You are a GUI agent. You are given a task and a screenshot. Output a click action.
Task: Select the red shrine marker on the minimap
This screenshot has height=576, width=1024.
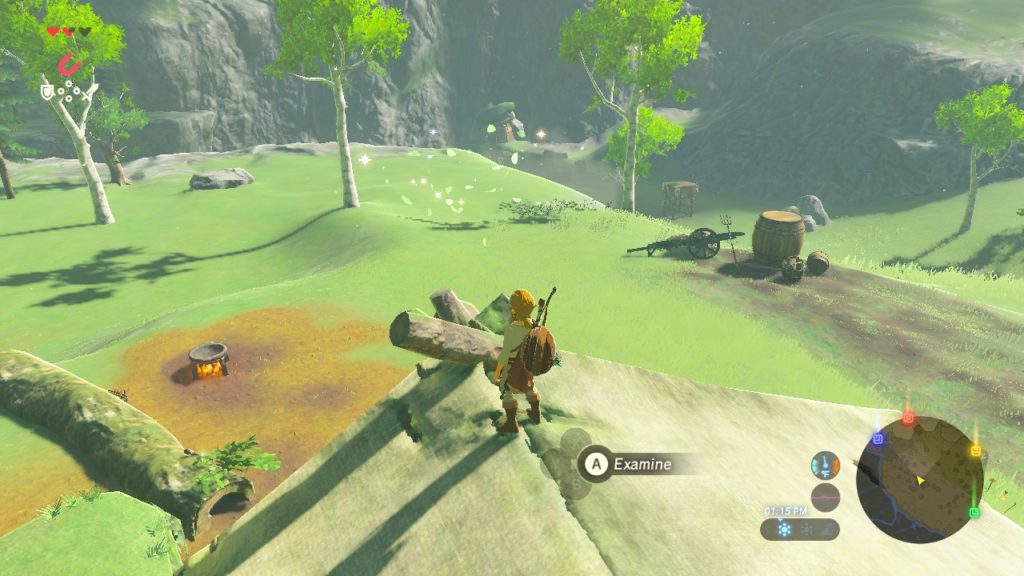point(908,418)
